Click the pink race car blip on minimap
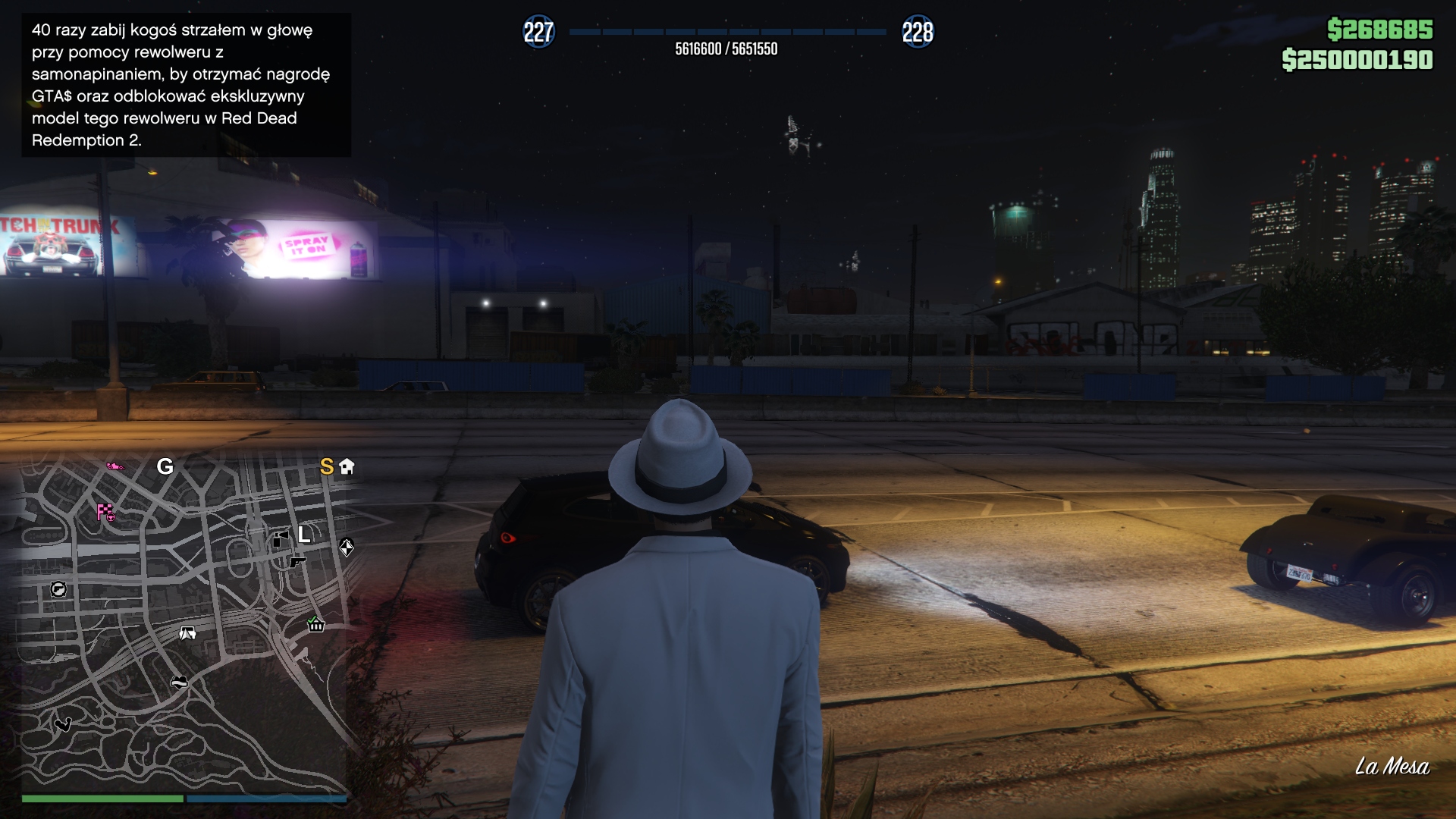The width and height of the screenshot is (1456, 819). pos(115,466)
